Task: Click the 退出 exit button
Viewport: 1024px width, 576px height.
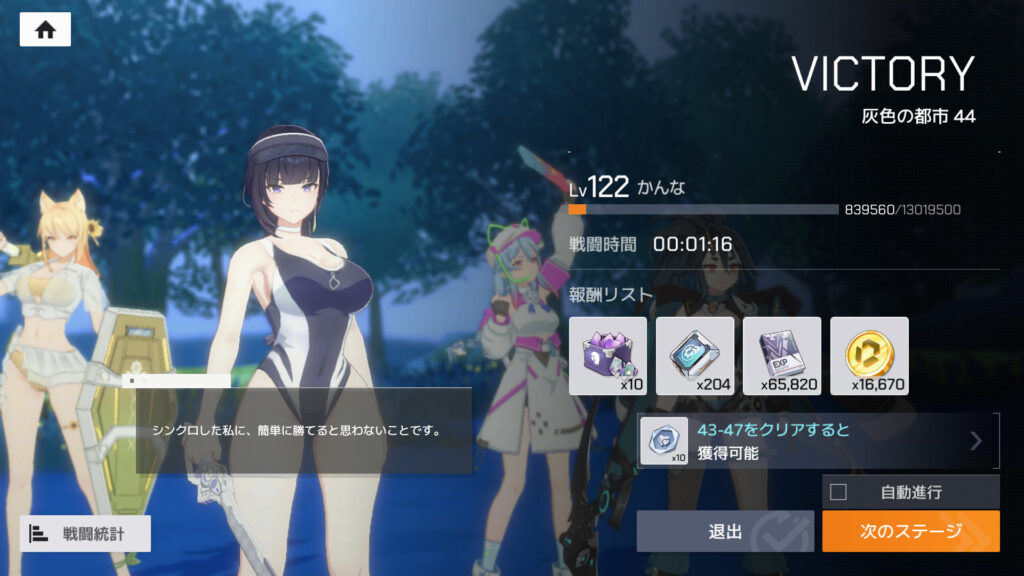Action: [725, 532]
